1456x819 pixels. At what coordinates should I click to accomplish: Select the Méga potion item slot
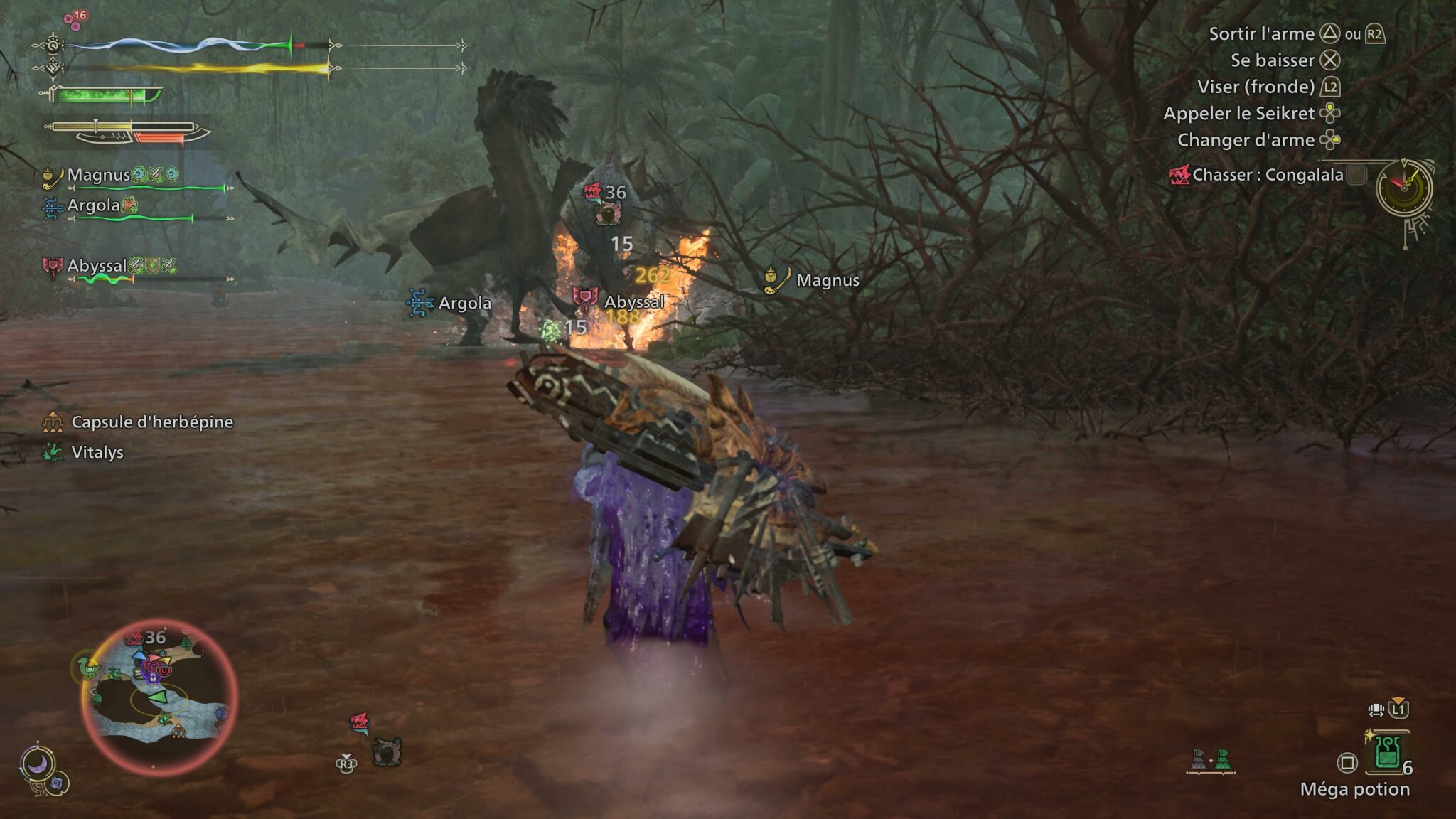click(1386, 753)
